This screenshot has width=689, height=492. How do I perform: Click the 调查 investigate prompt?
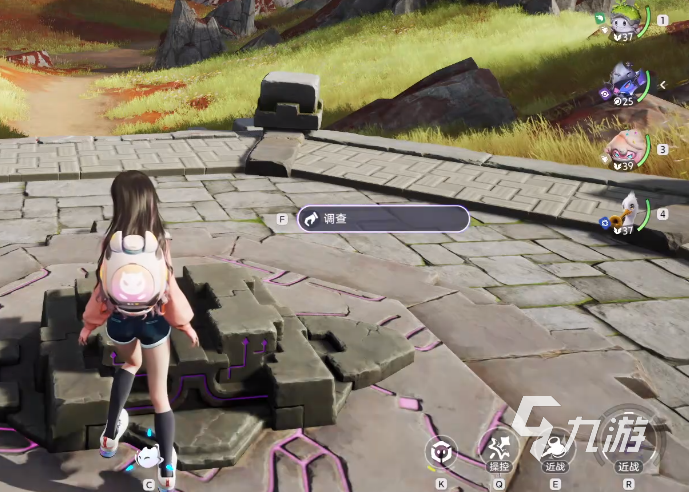(x=382, y=218)
